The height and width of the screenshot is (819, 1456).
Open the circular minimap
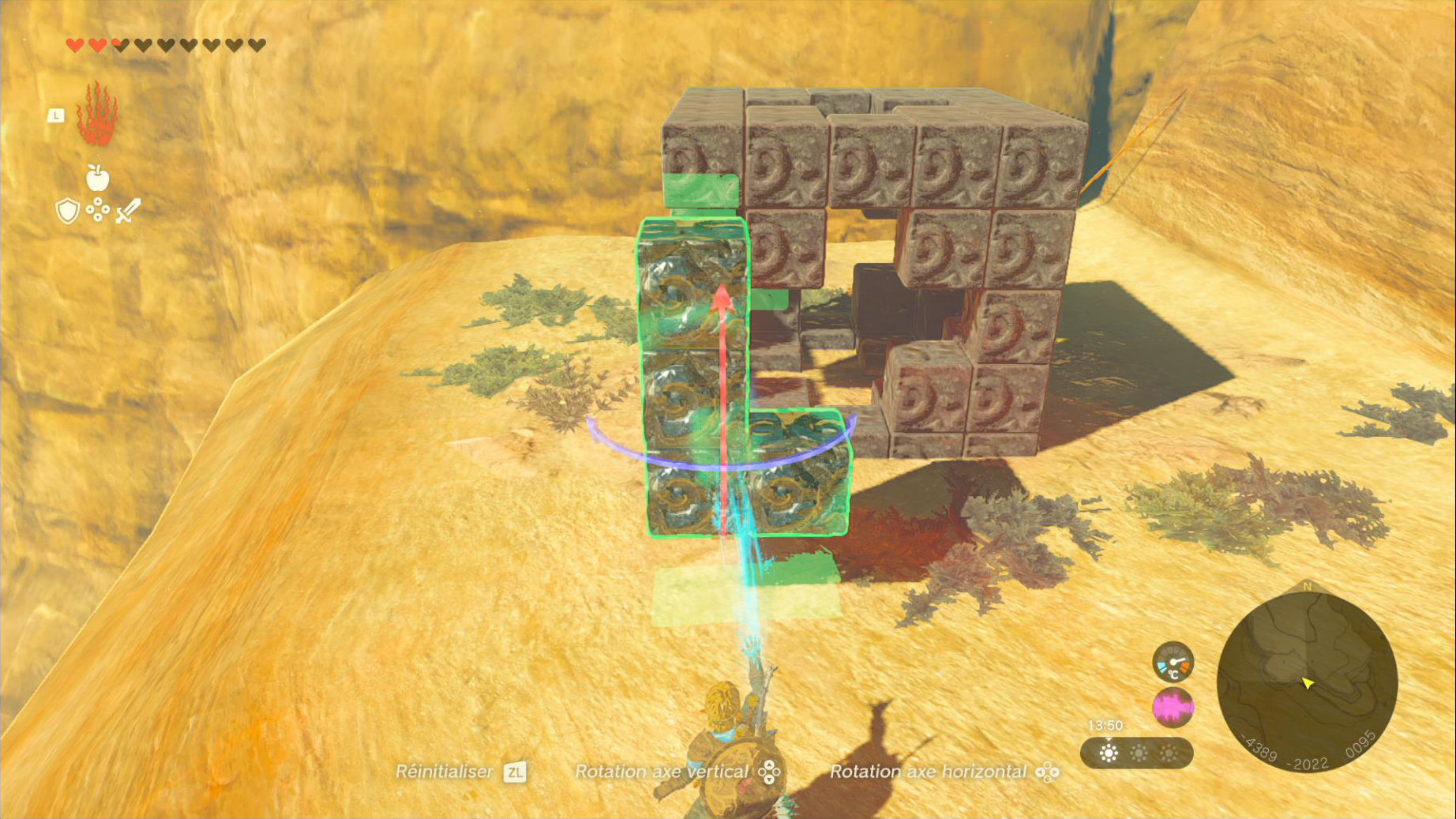[1307, 682]
